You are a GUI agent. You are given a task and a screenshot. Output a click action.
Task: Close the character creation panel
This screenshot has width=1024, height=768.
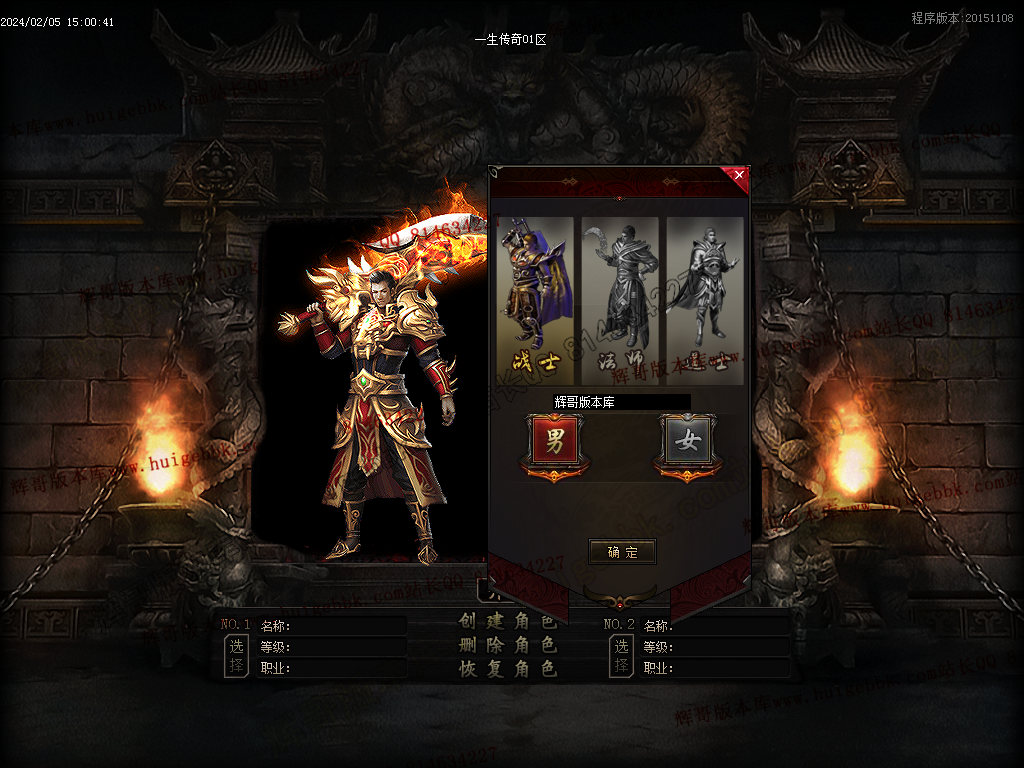tap(739, 175)
